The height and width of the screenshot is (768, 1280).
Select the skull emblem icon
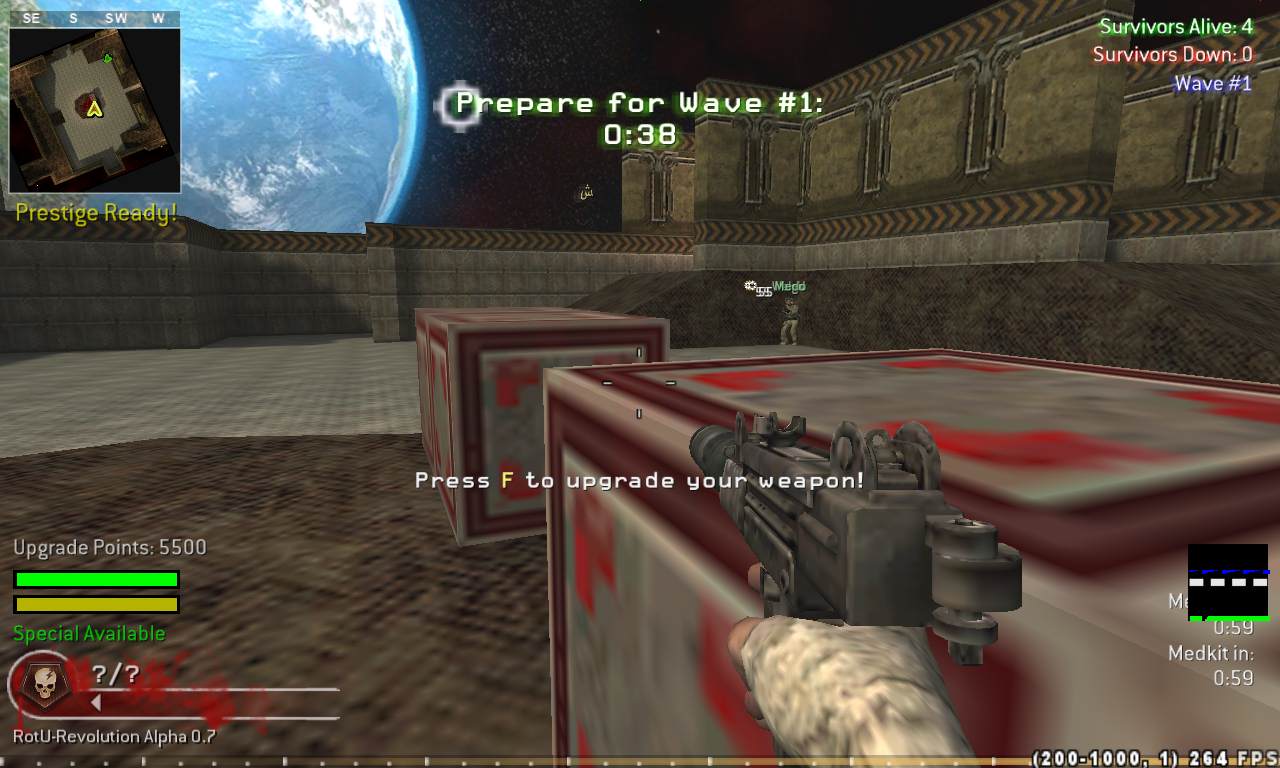[x=43, y=684]
